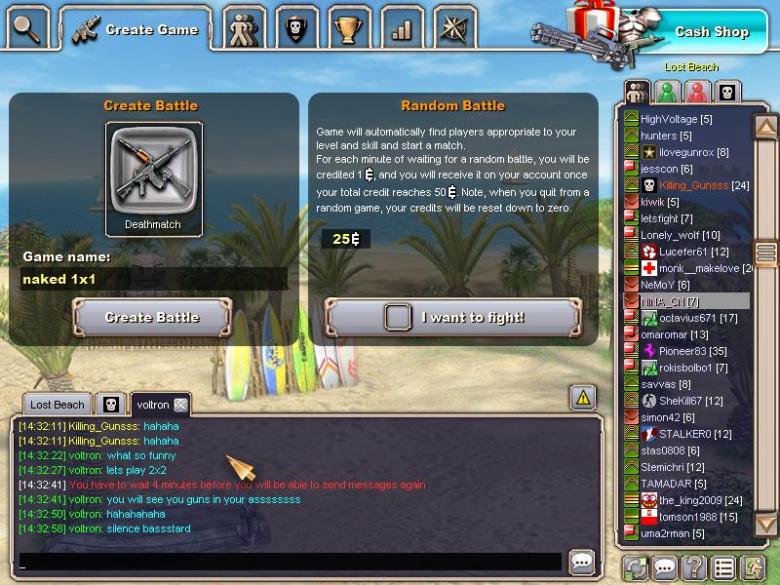Select player Pioneer83 in the player list
Image resolution: width=780 pixels, height=585 pixels.
[x=692, y=351]
